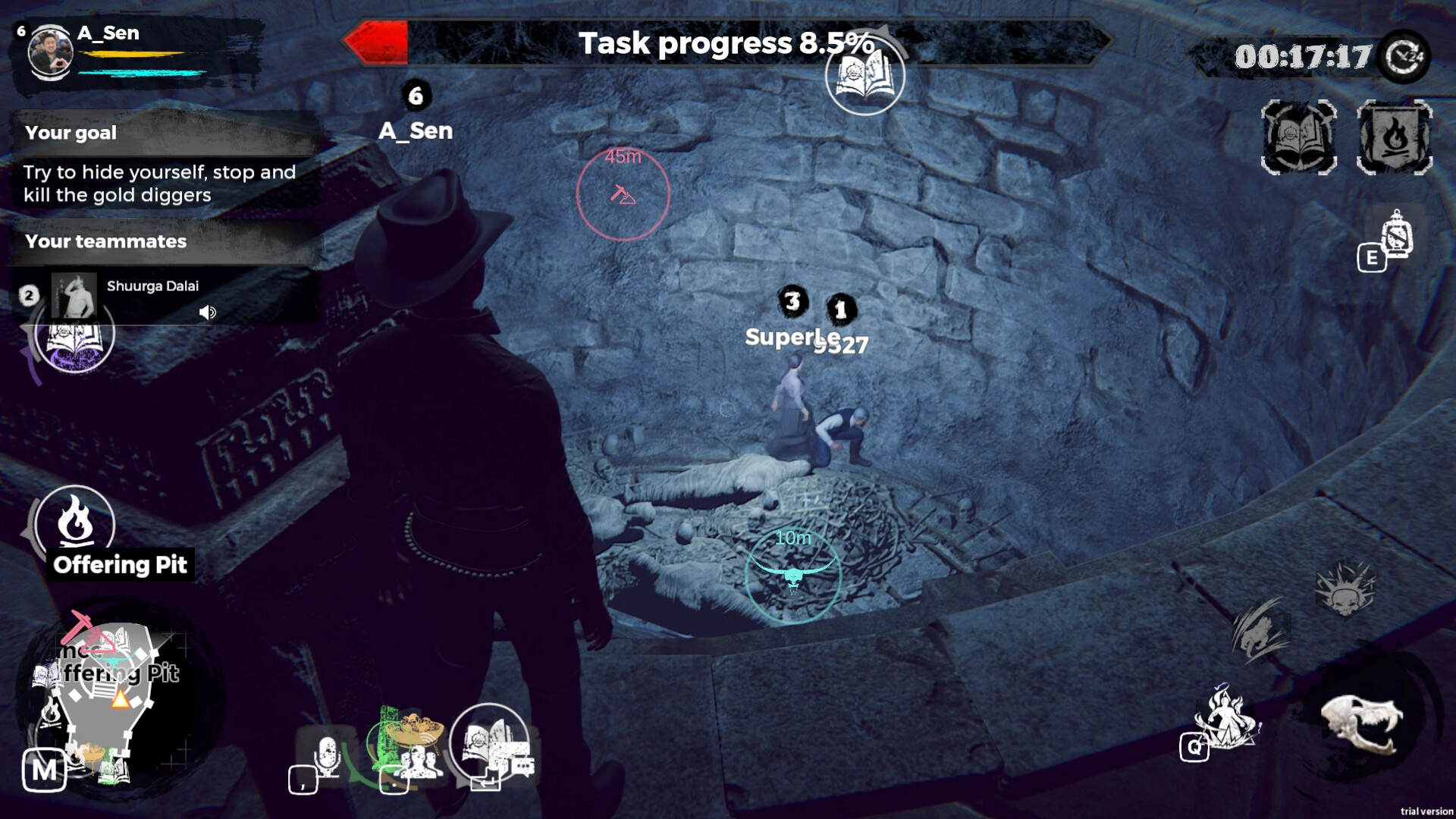Viewport: 1456px width, 819px height.
Task: Expand the minimap using the M key button
Action: (x=45, y=772)
